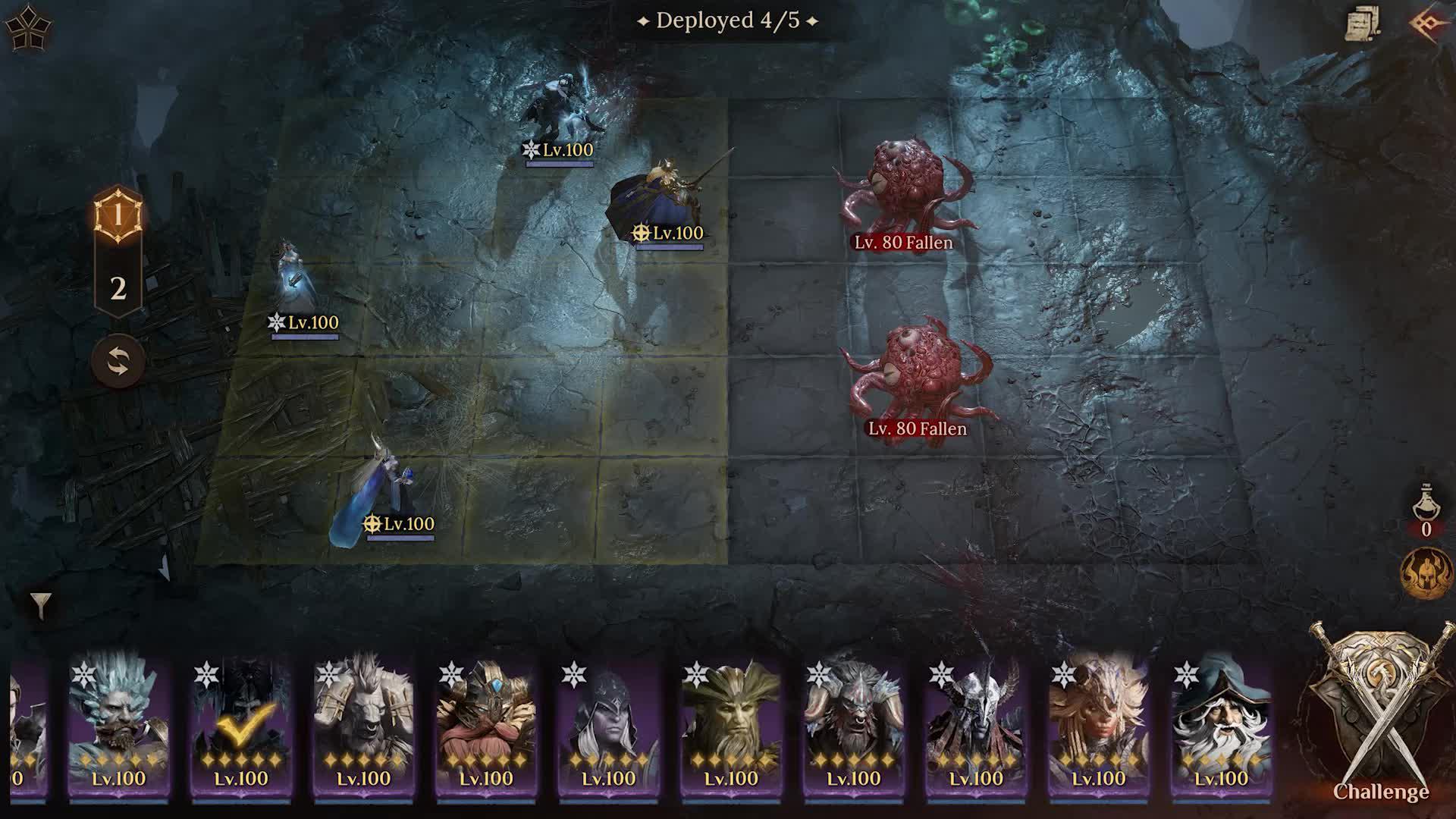Open the pentagon emblem menu icon
The image size is (1456, 819).
pos(28,28)
